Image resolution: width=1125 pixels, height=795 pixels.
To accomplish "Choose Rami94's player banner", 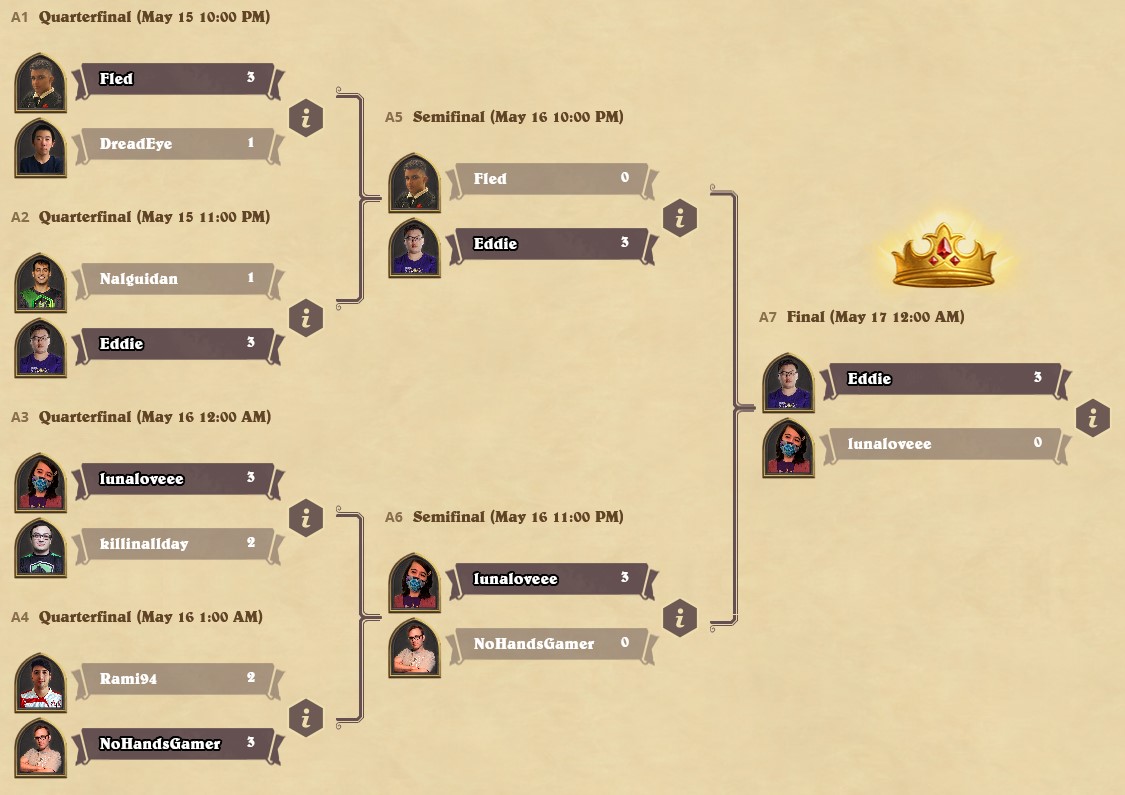I will [176, 679].
